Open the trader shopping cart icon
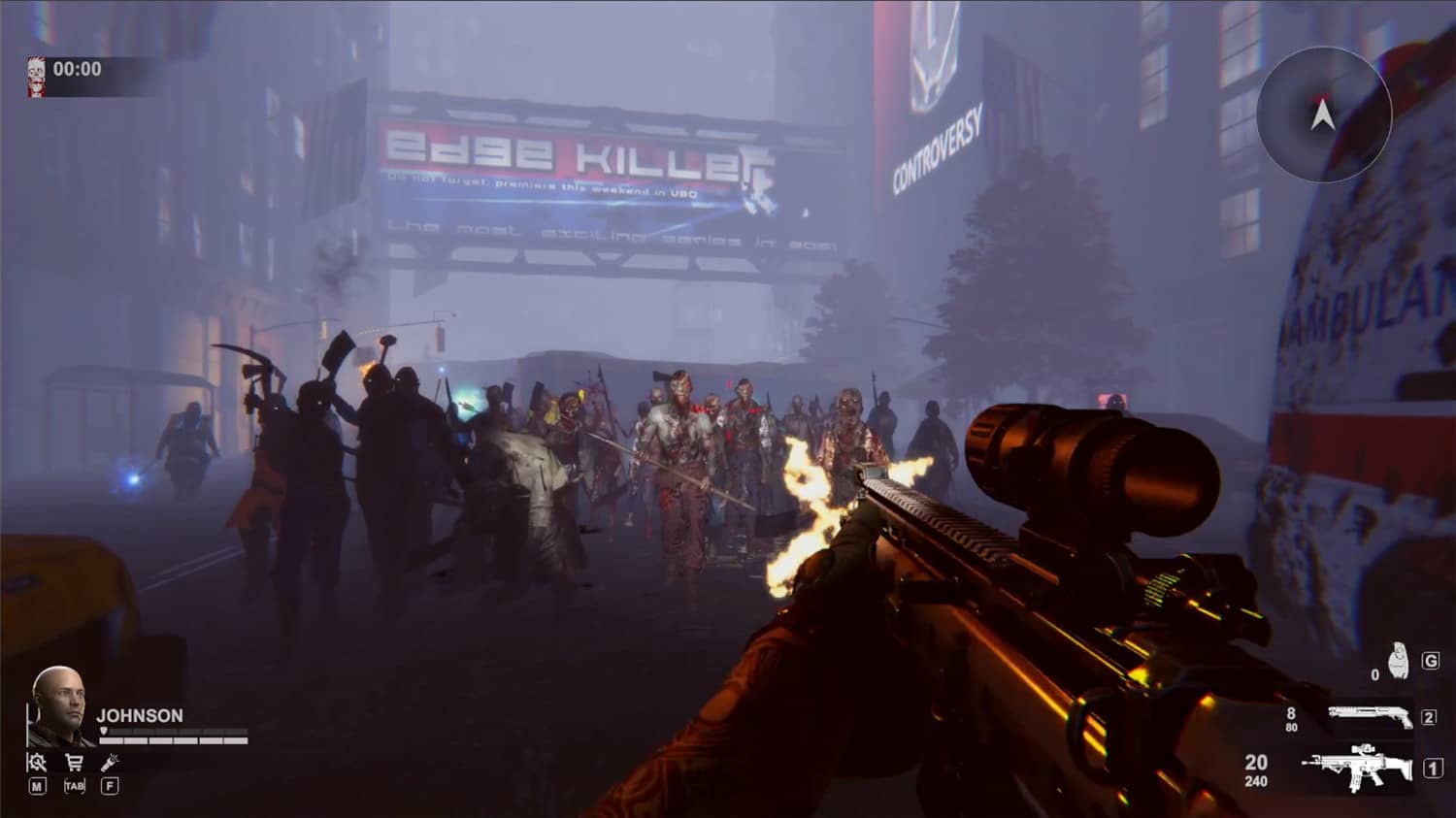The image size is (1456, 818). coord(75,762)
